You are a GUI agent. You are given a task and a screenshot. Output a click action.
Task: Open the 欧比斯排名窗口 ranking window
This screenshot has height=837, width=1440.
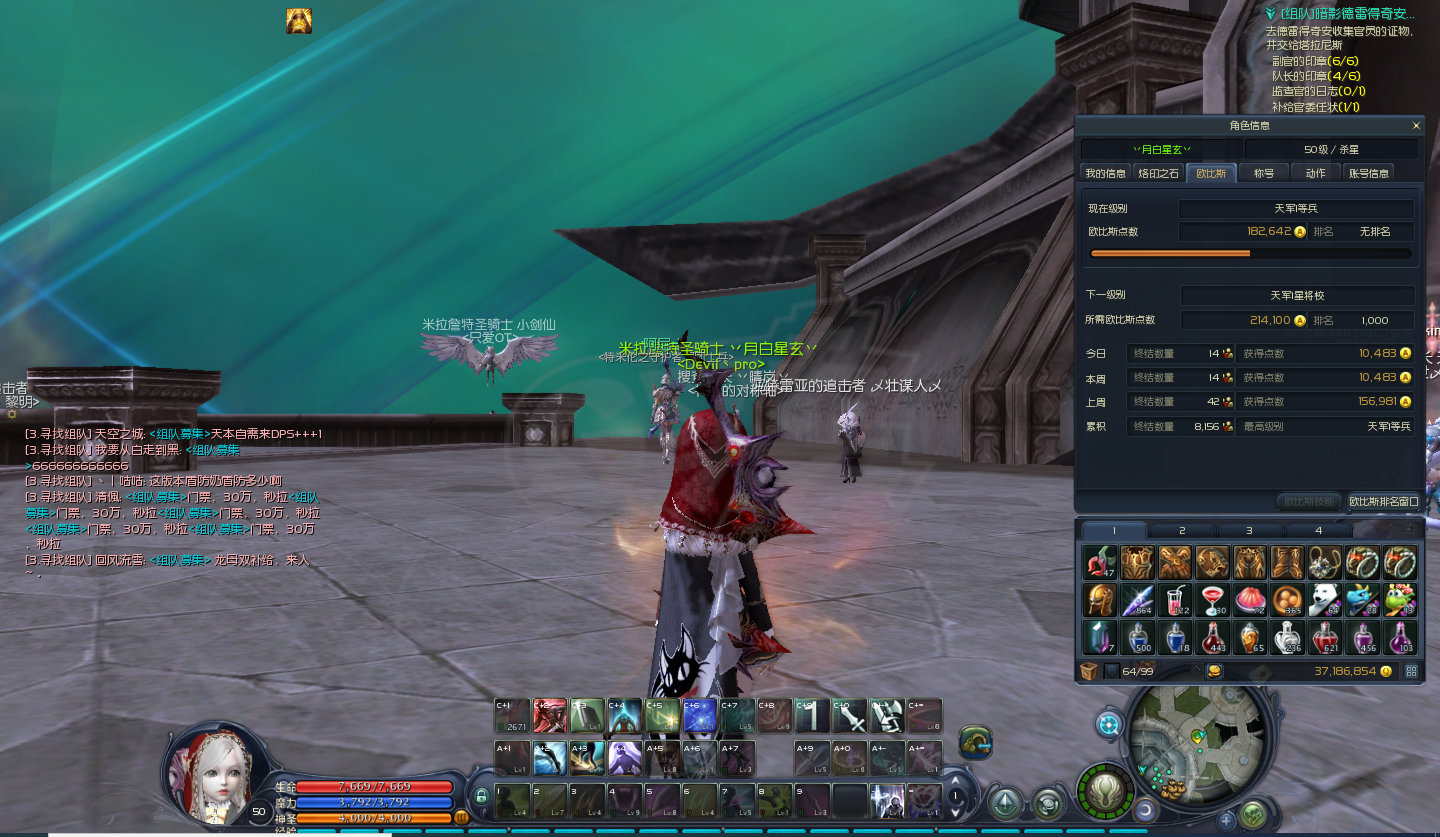[x=1383, y=501]
